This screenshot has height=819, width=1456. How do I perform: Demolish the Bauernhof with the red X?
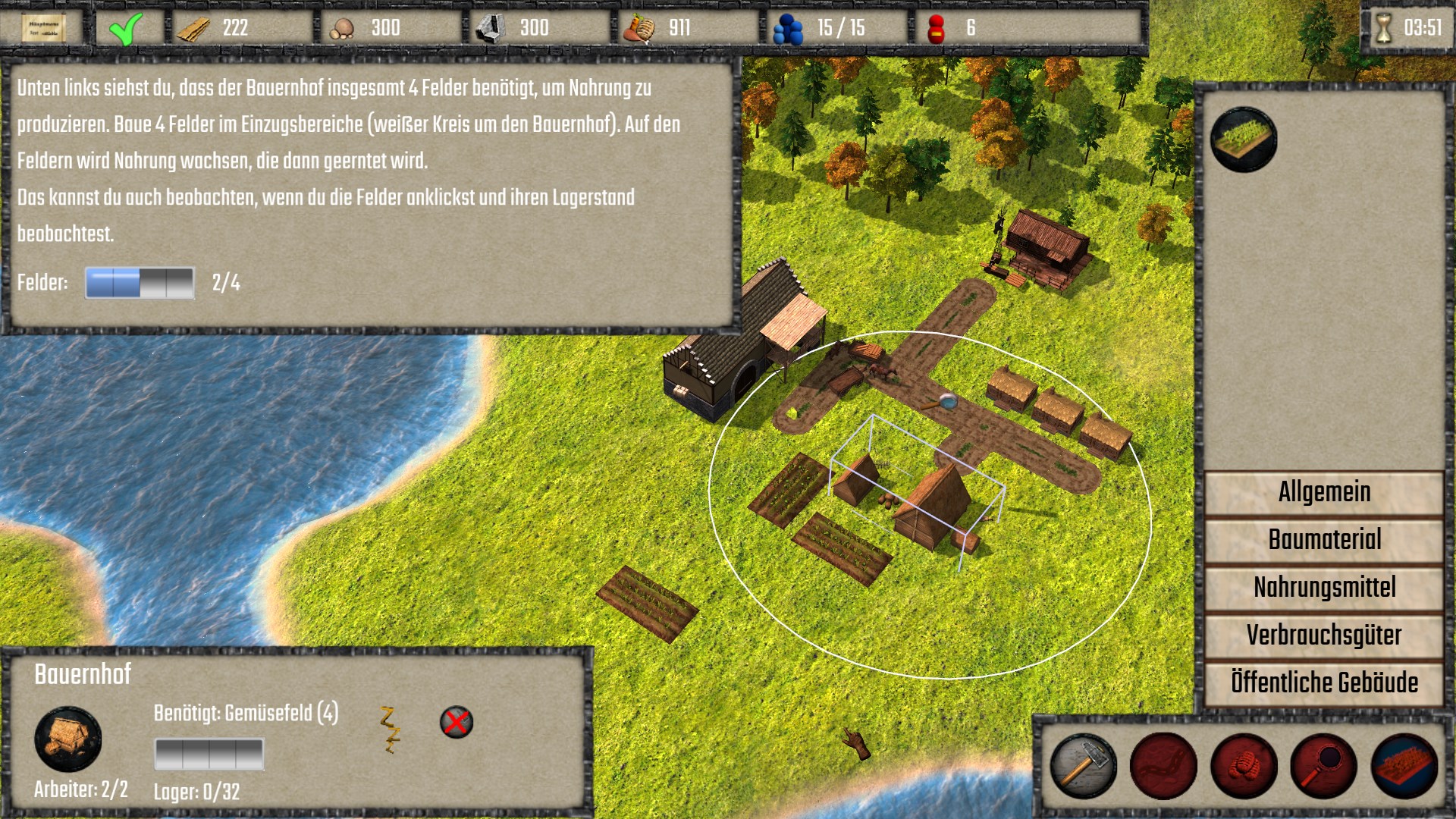tap(457, 722)
